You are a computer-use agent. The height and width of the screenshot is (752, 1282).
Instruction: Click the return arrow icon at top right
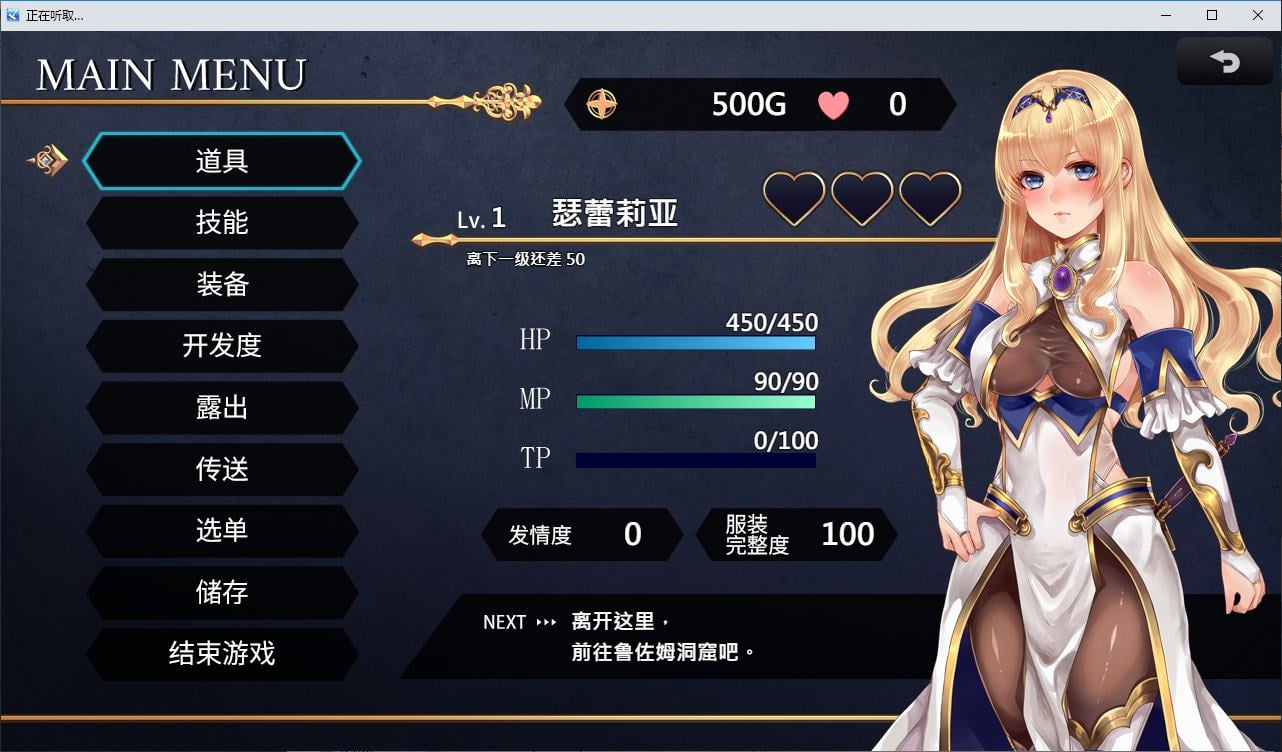[1224, 61]
